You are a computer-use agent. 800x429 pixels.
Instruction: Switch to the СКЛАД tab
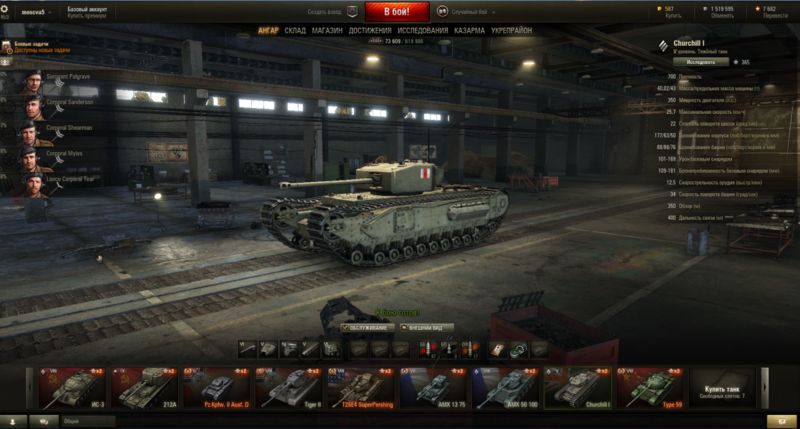coord(294,31)
